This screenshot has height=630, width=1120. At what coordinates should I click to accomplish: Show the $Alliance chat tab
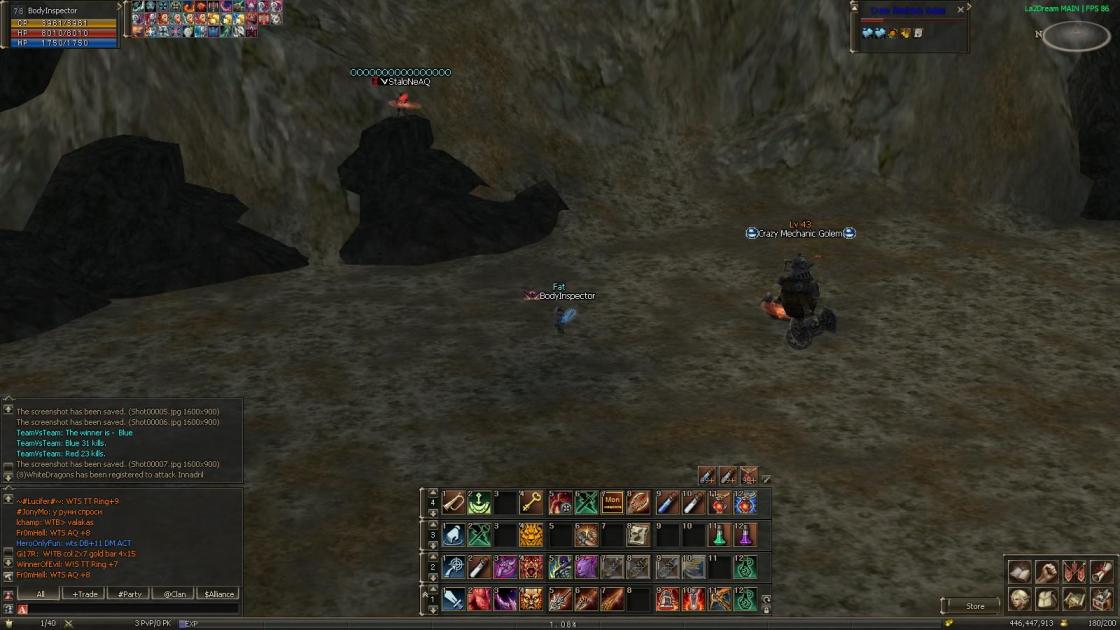[218, 594]
